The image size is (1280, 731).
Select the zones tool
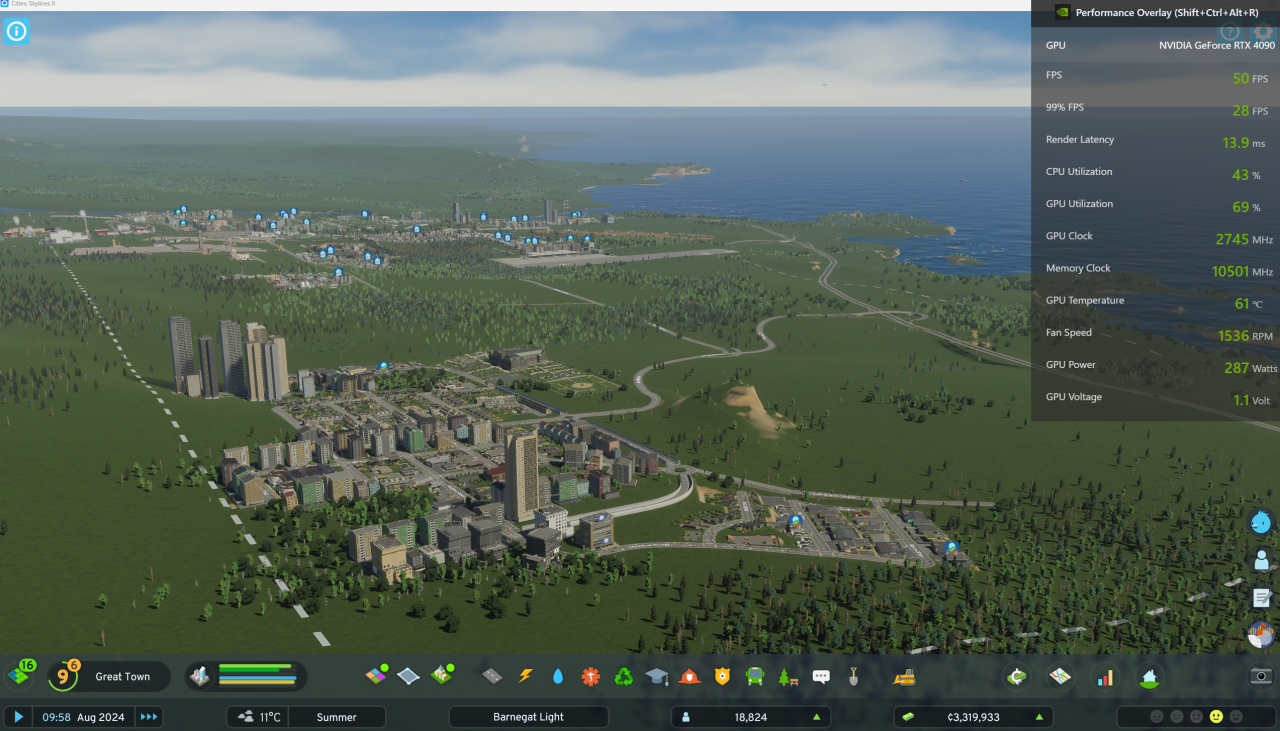pyautogui.click(x=376, y=676)
